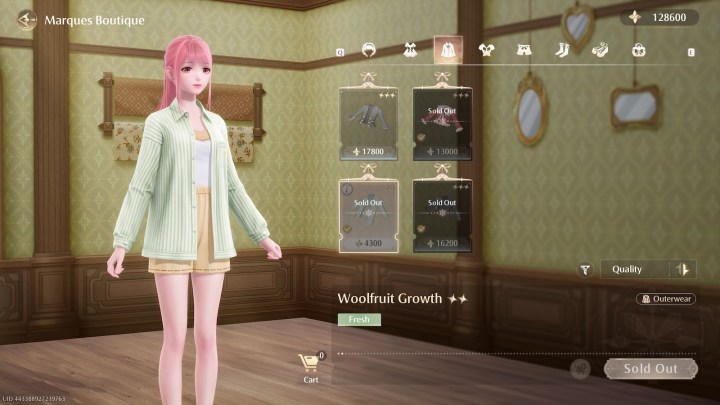Toggle the sort order arrows

[684, 269]
